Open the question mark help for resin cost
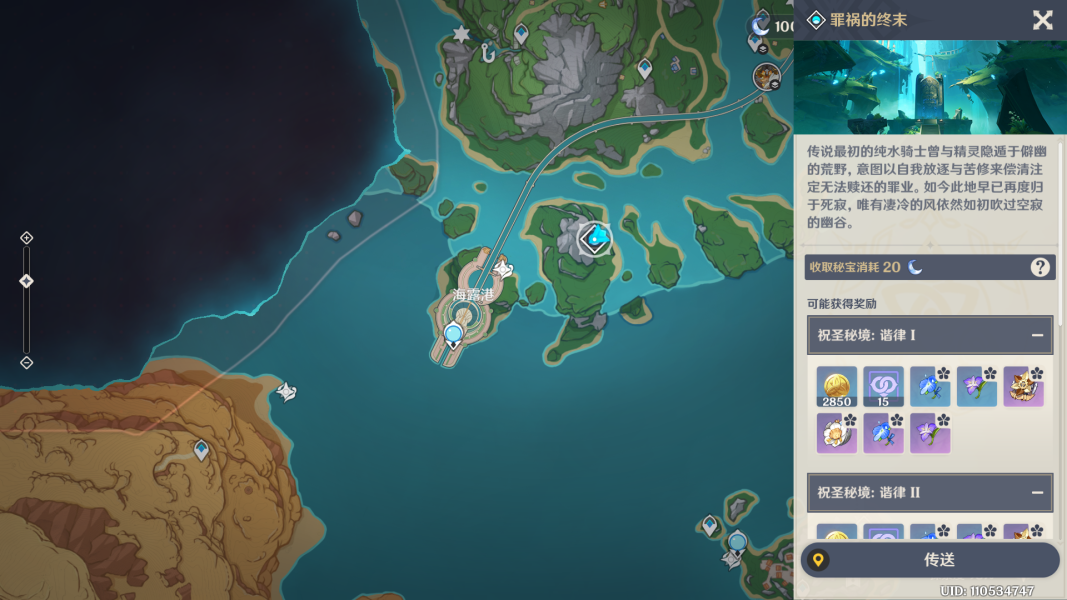Screen dimensions: 1067x600 pyautogui.click(x=1040, y=267)
